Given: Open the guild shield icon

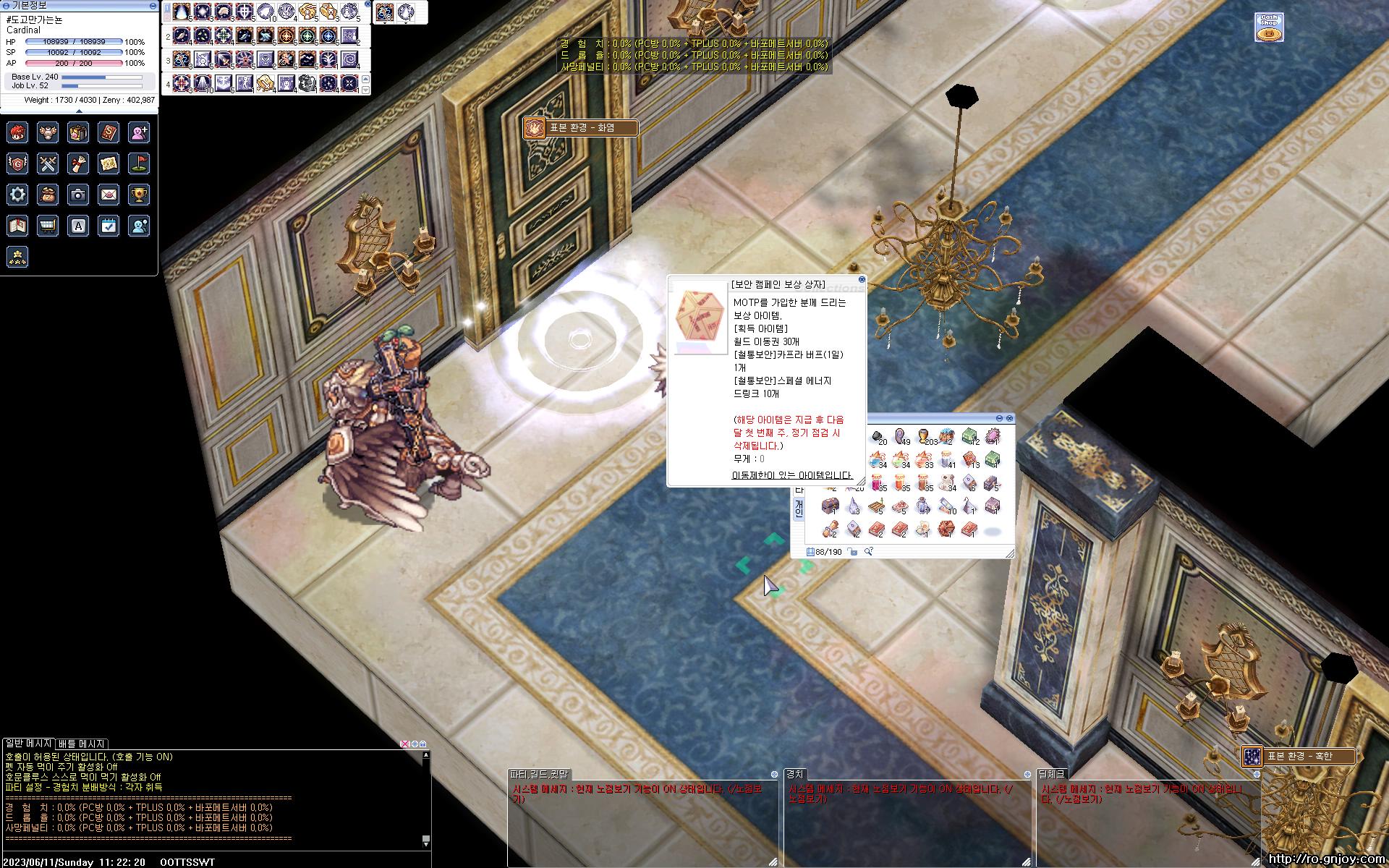Looking at the screenshot, I should [17, 163].
